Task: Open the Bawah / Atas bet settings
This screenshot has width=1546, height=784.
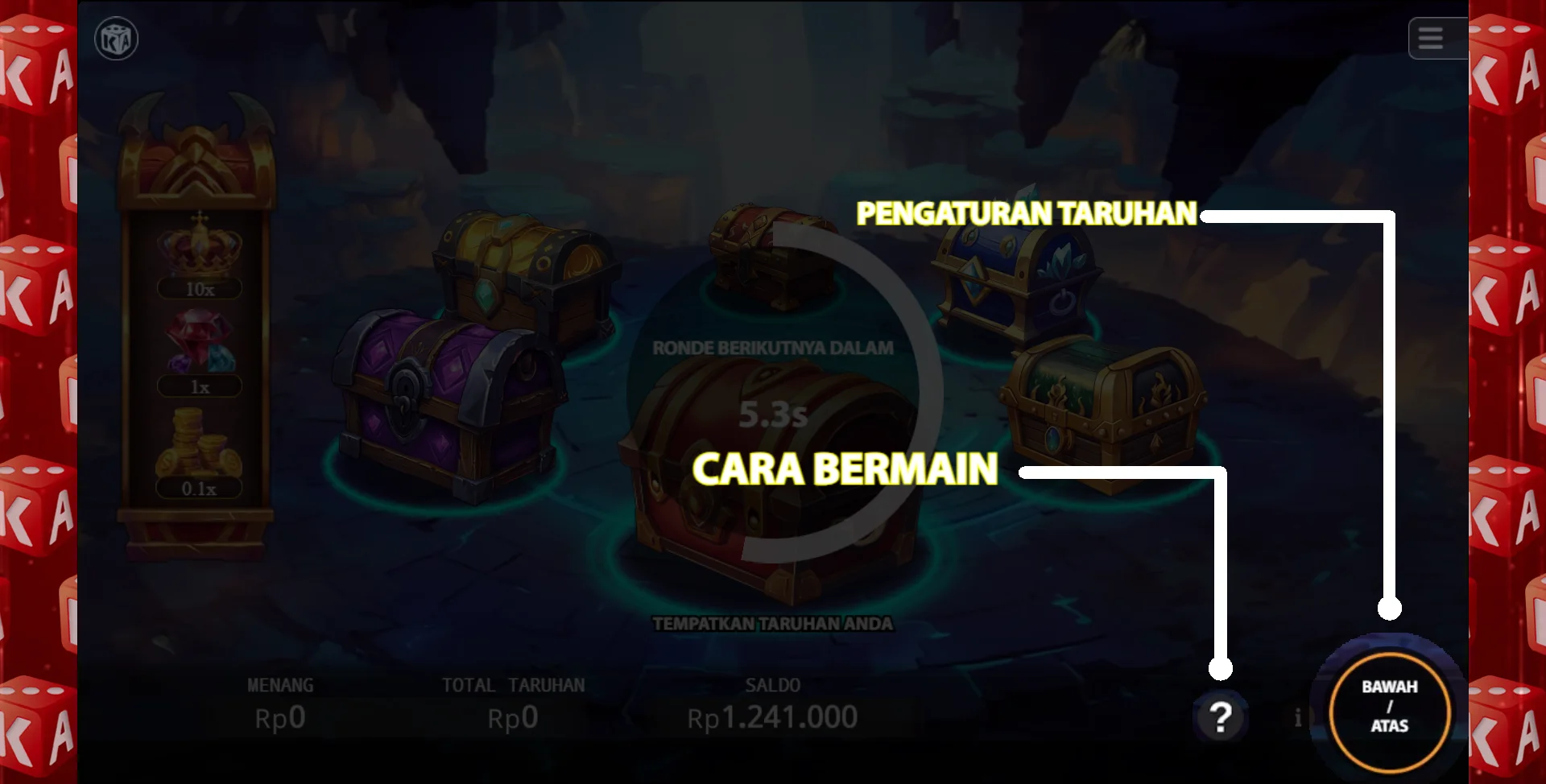Action: coord(1390,707)
